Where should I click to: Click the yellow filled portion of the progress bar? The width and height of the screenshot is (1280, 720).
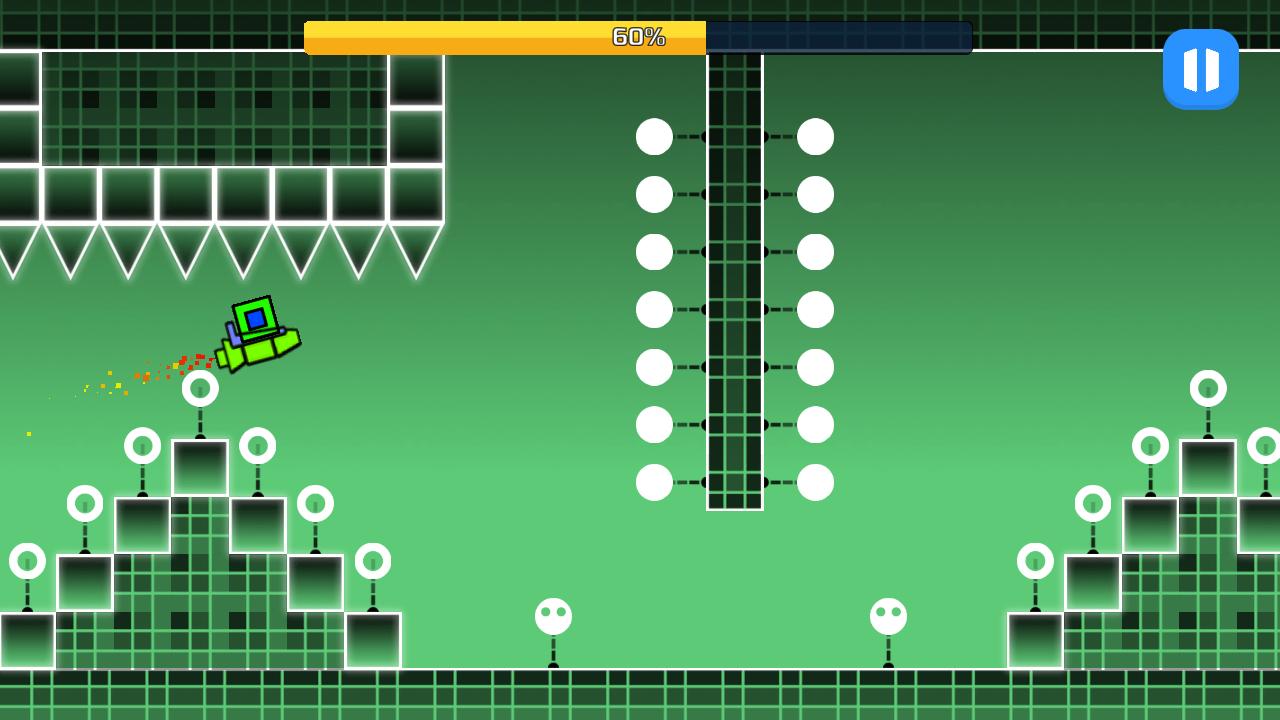point(450,37)
